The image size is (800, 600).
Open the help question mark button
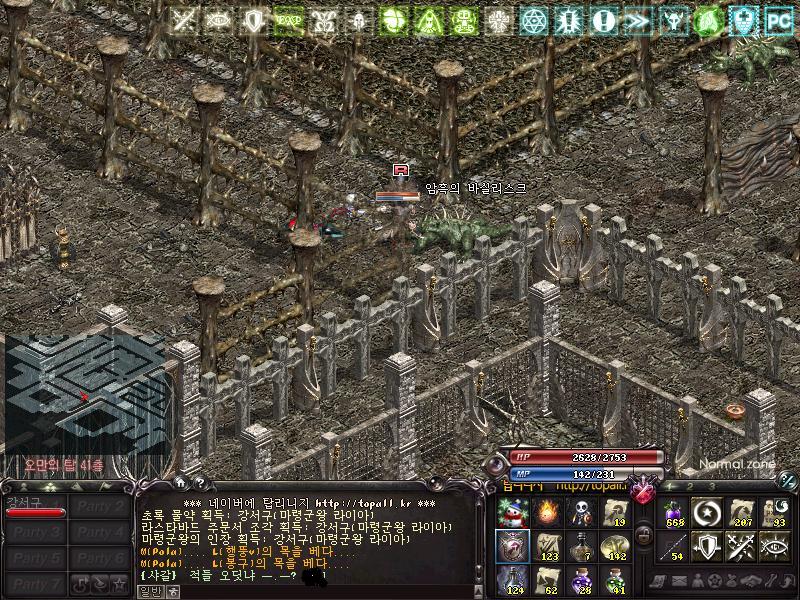point(199,485)
